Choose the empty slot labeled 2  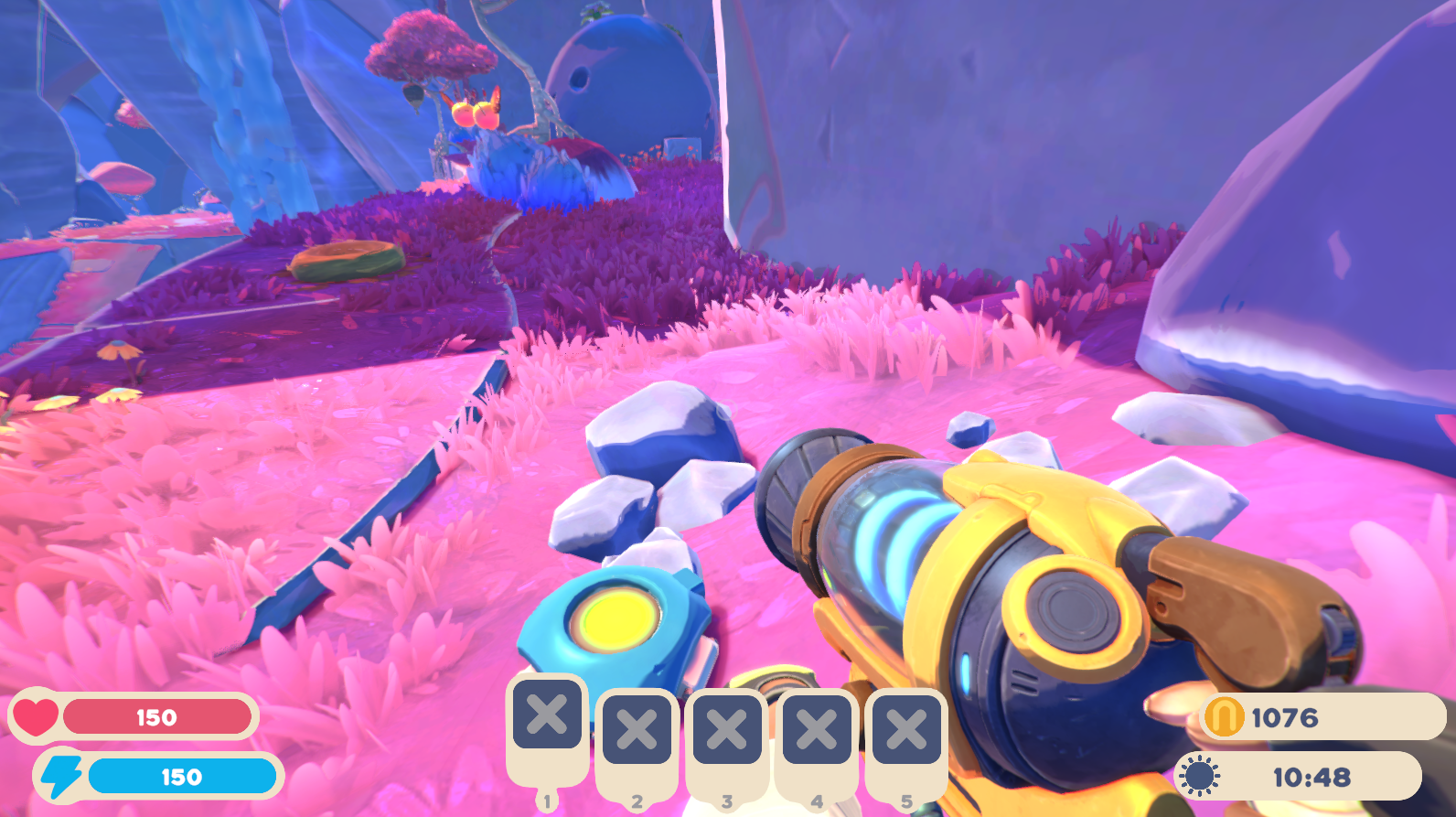point(637,730)
